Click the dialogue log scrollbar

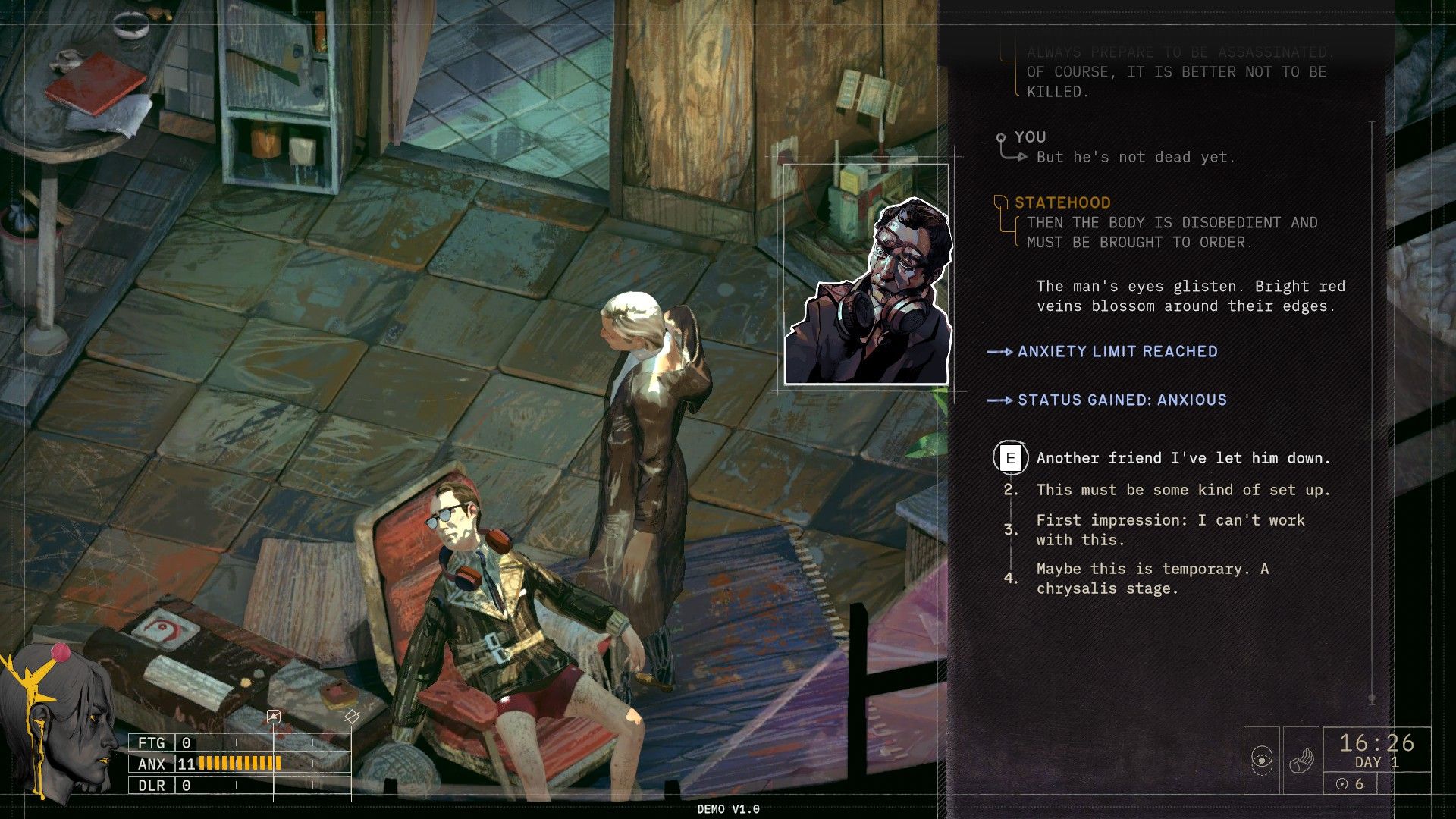coord(1372,409)
